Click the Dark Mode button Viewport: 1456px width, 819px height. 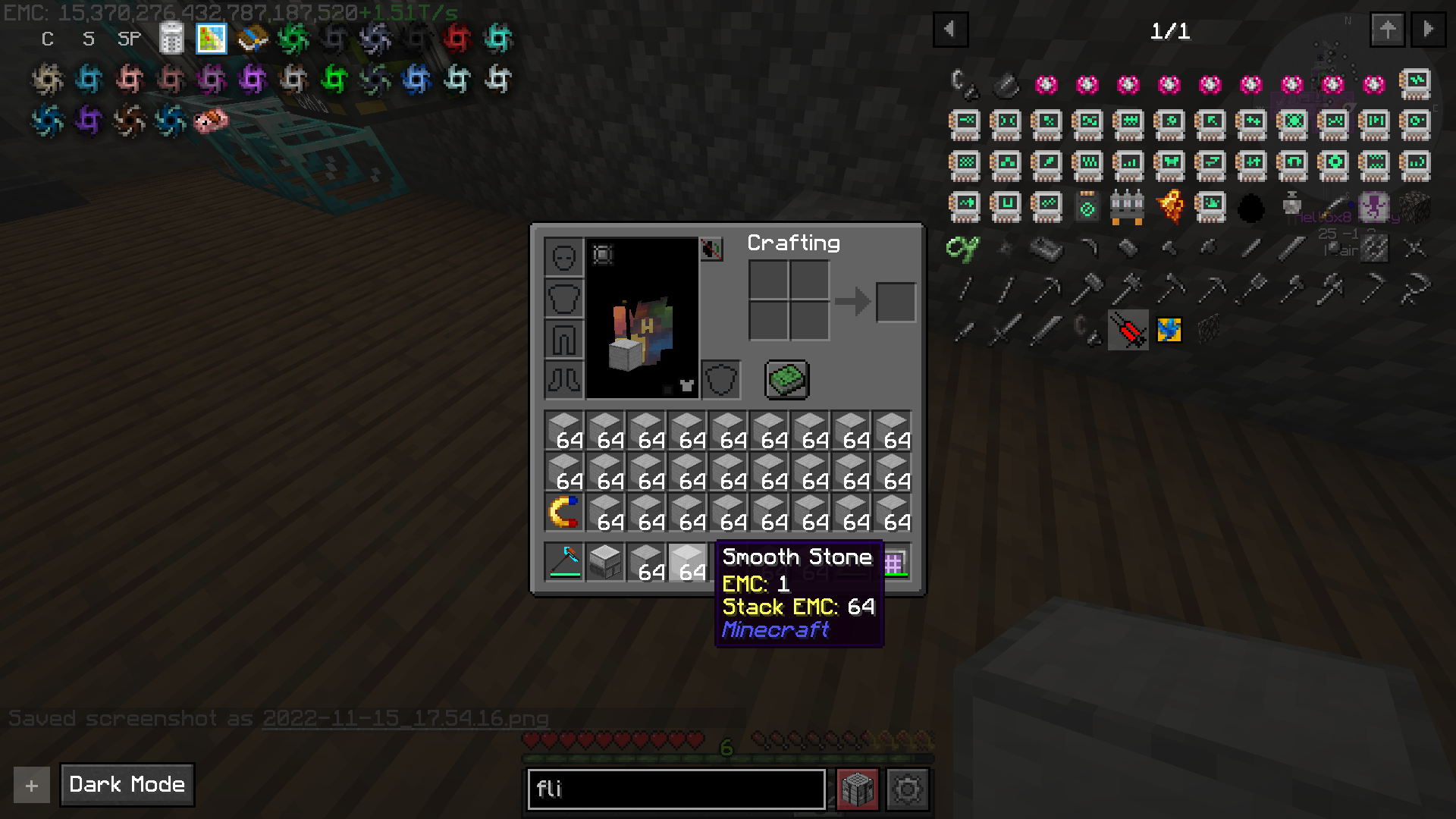click(126, 785)
